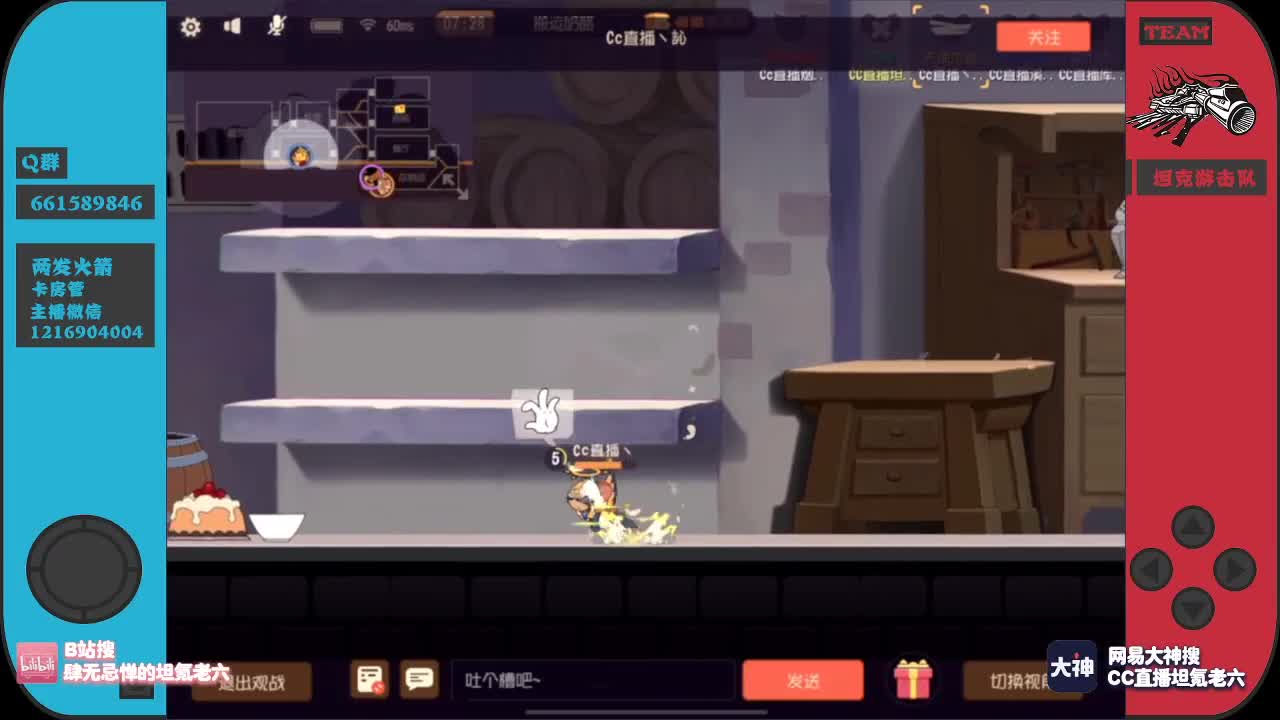Click the quick-chat message icon with red badge

coord(369,679)
